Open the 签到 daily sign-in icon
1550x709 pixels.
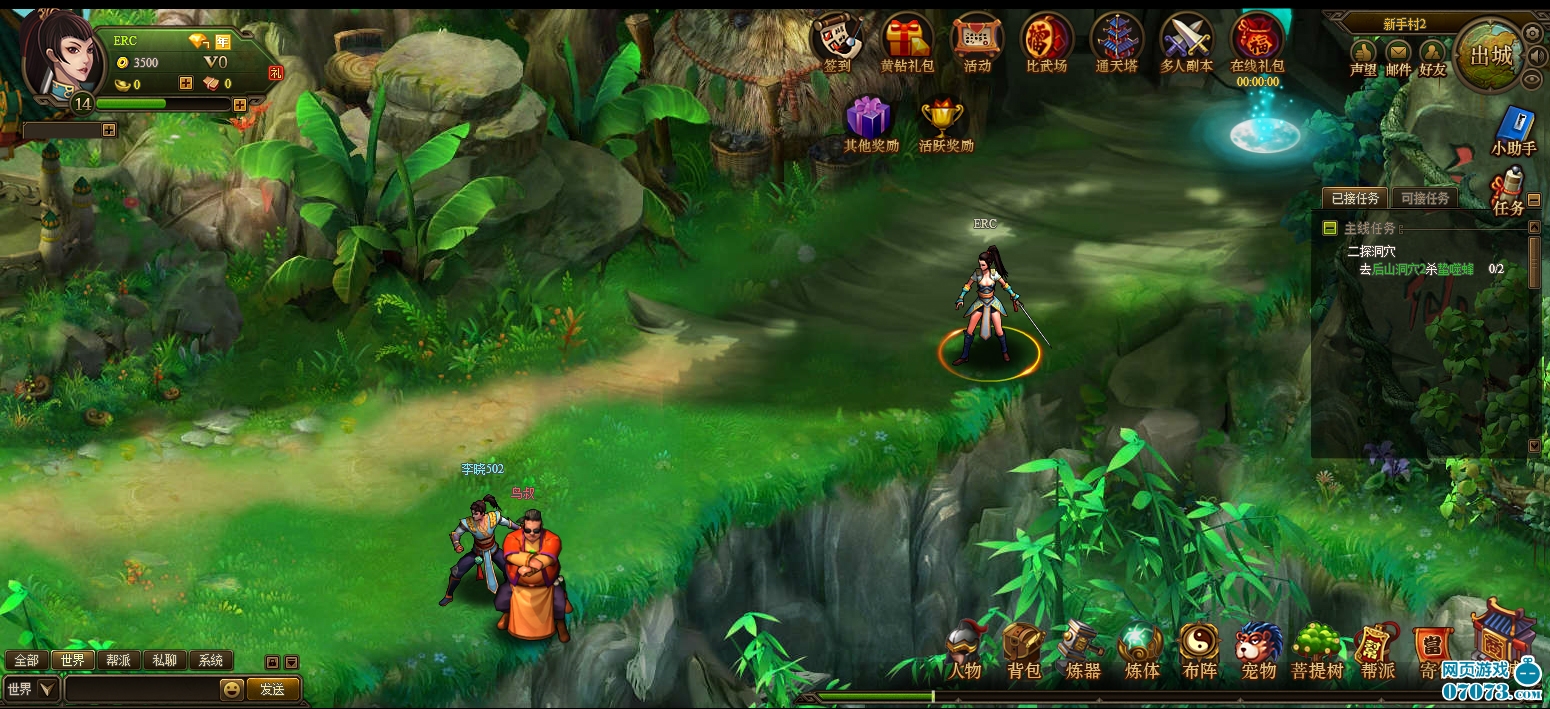837,40
